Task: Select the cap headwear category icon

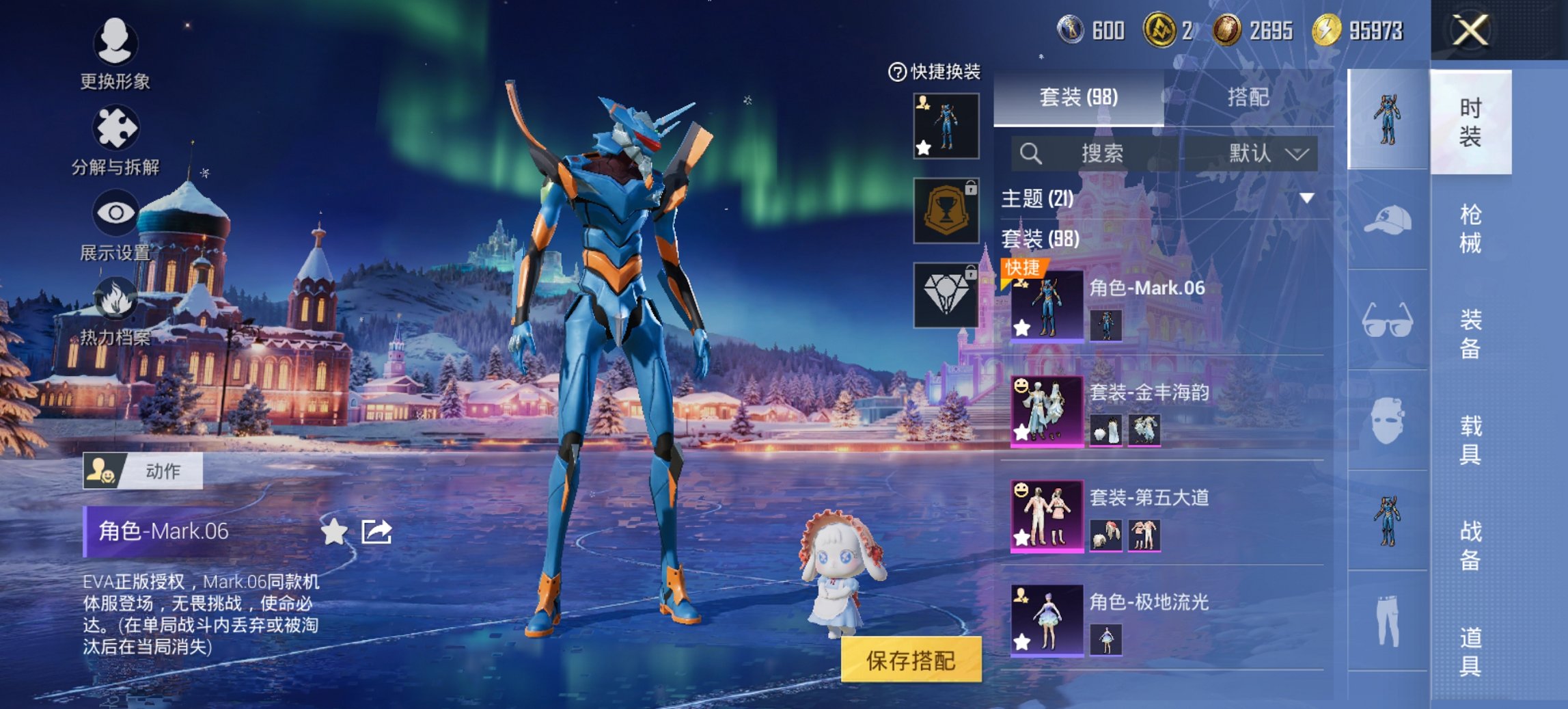Action: [x=1387, y=220]
